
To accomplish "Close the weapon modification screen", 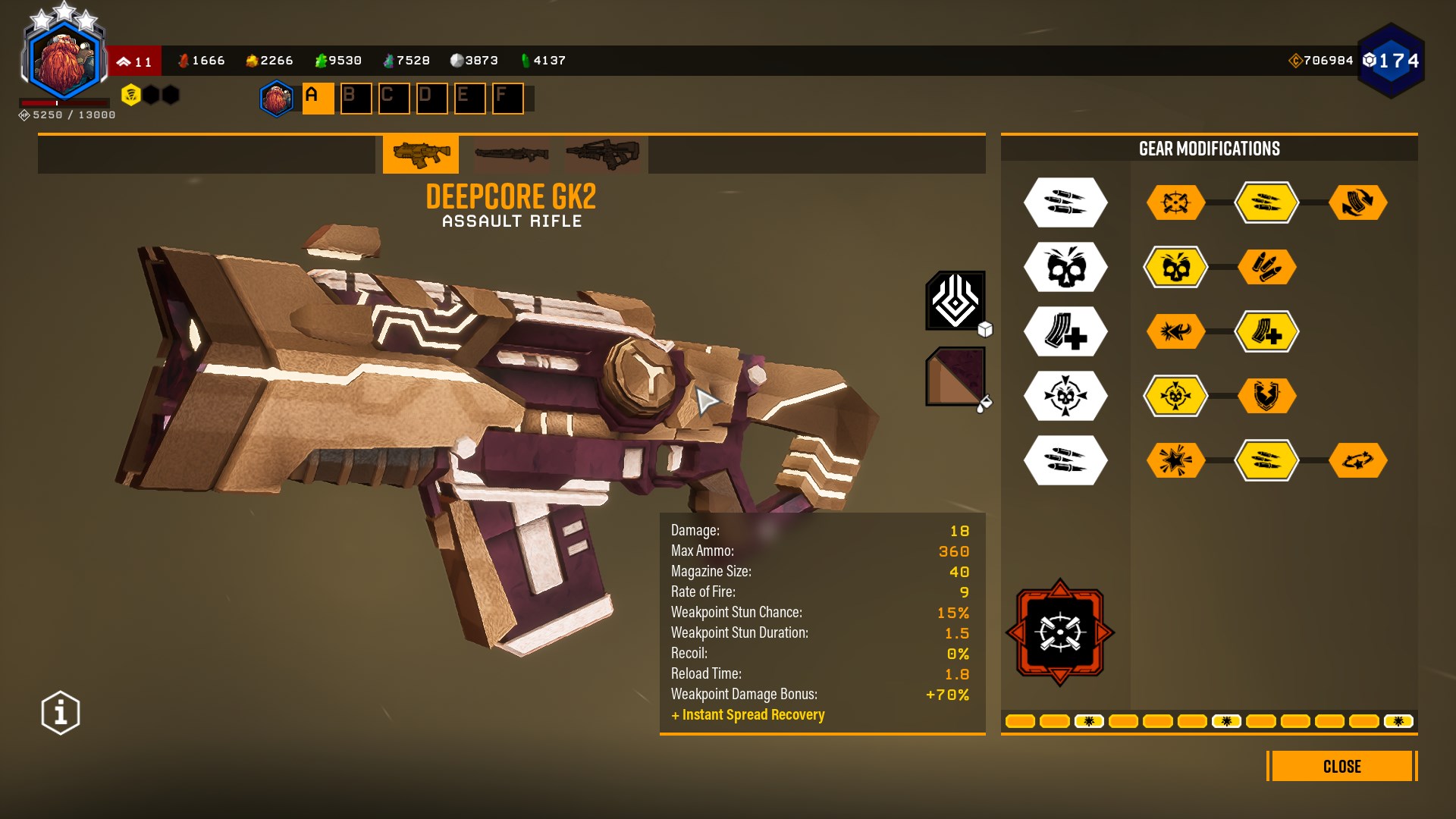I will click(x=1341, y=766).
